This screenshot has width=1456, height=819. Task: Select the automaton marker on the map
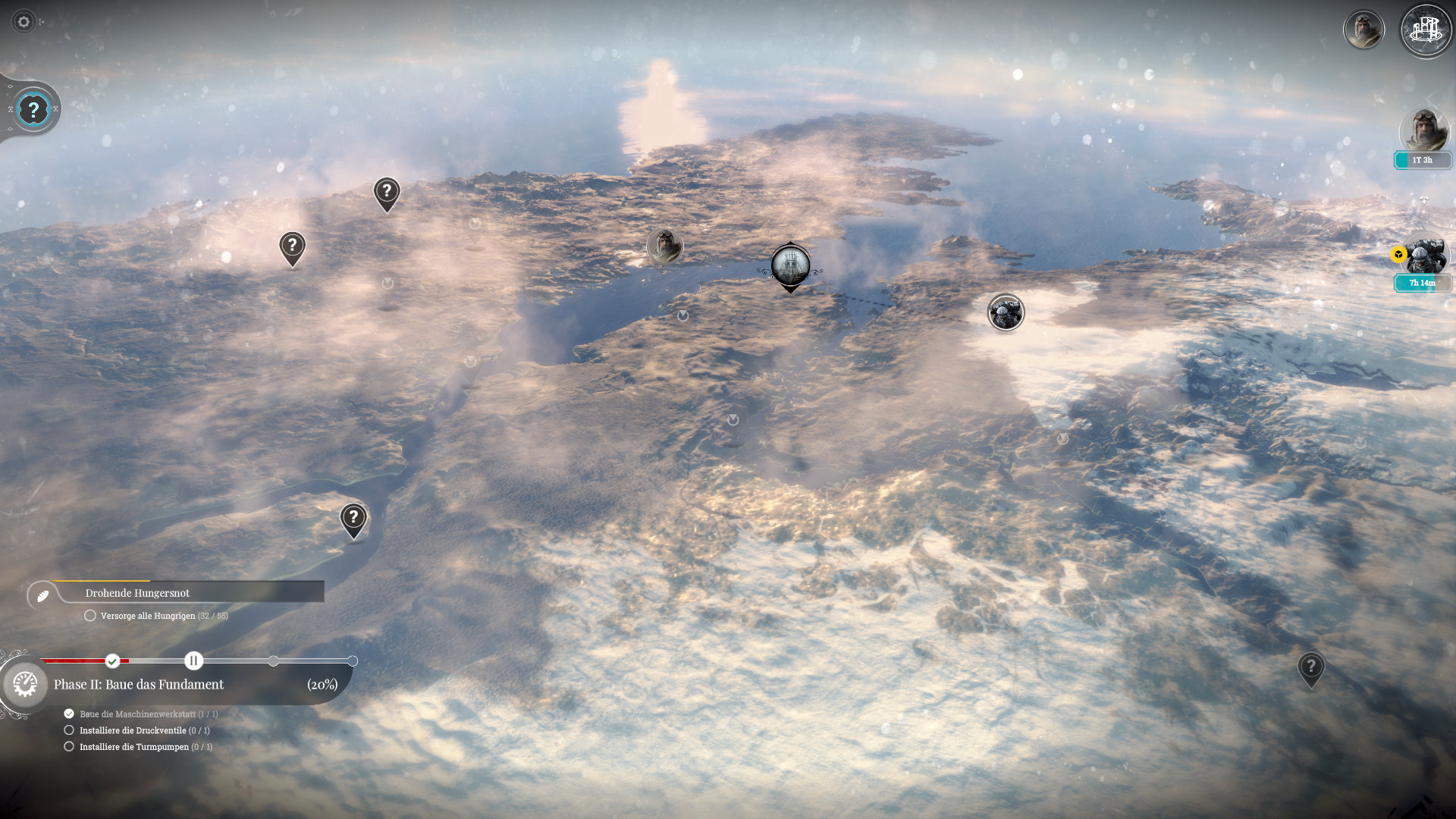click(1006, 312)
